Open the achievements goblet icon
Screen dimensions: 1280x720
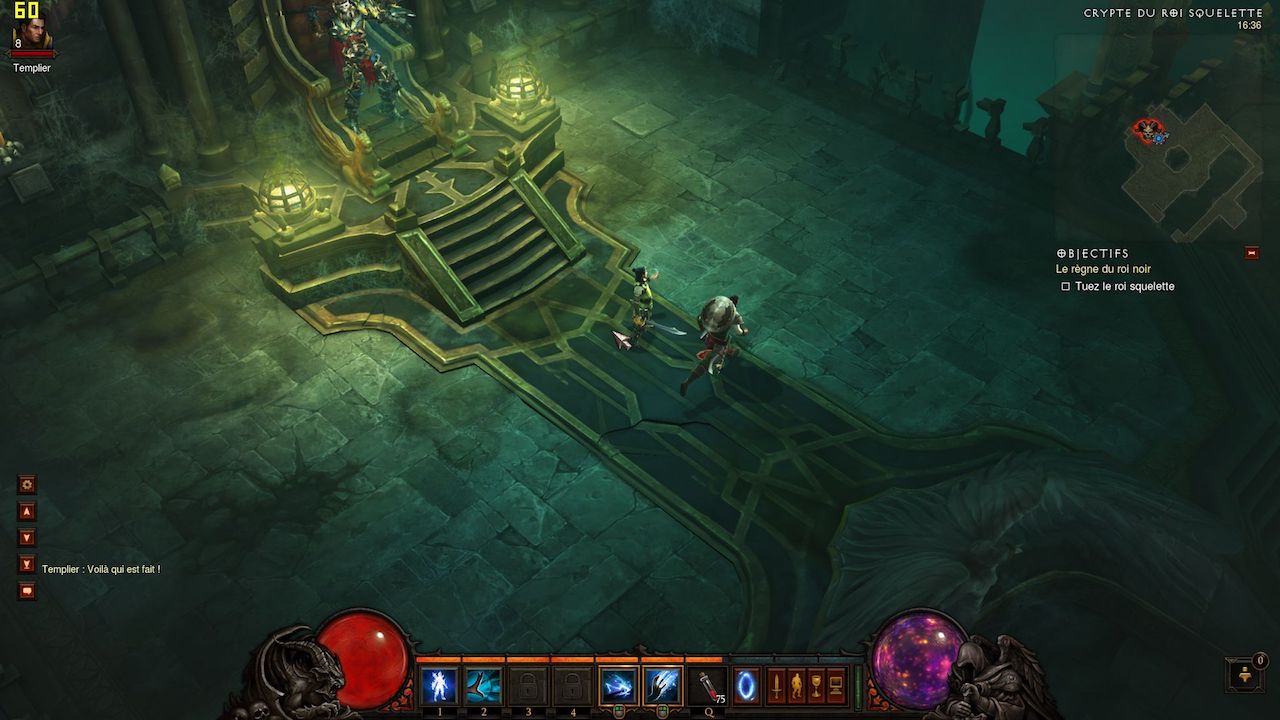(x=815, y=686)
